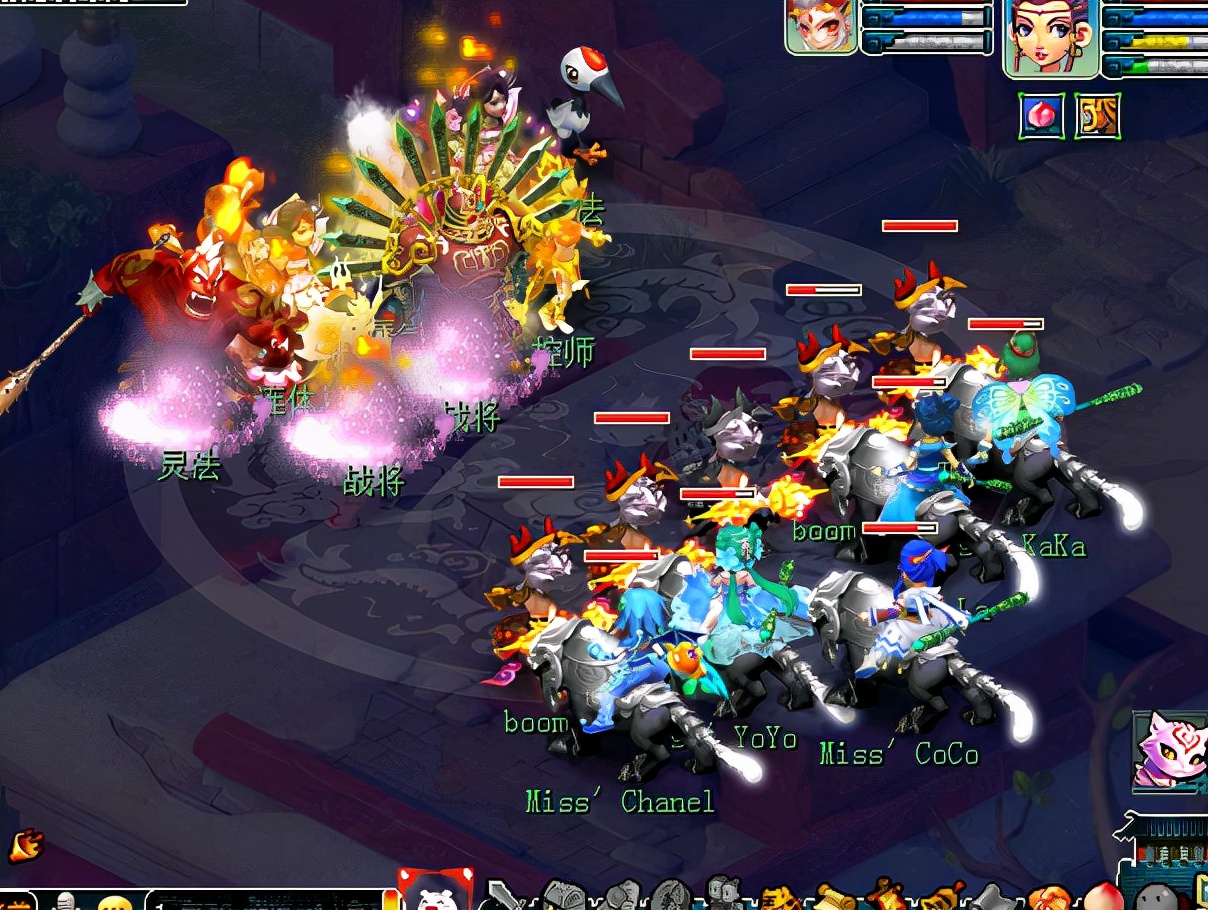Screen dimensions: 1208x910
Task: Open the female character portrait panel
Action: point(1050,37)
